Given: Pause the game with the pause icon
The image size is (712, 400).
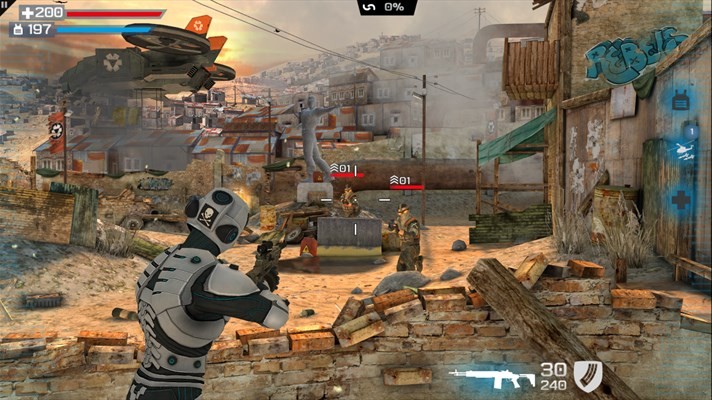Looking at the screenshot, I should coord(5,5).
